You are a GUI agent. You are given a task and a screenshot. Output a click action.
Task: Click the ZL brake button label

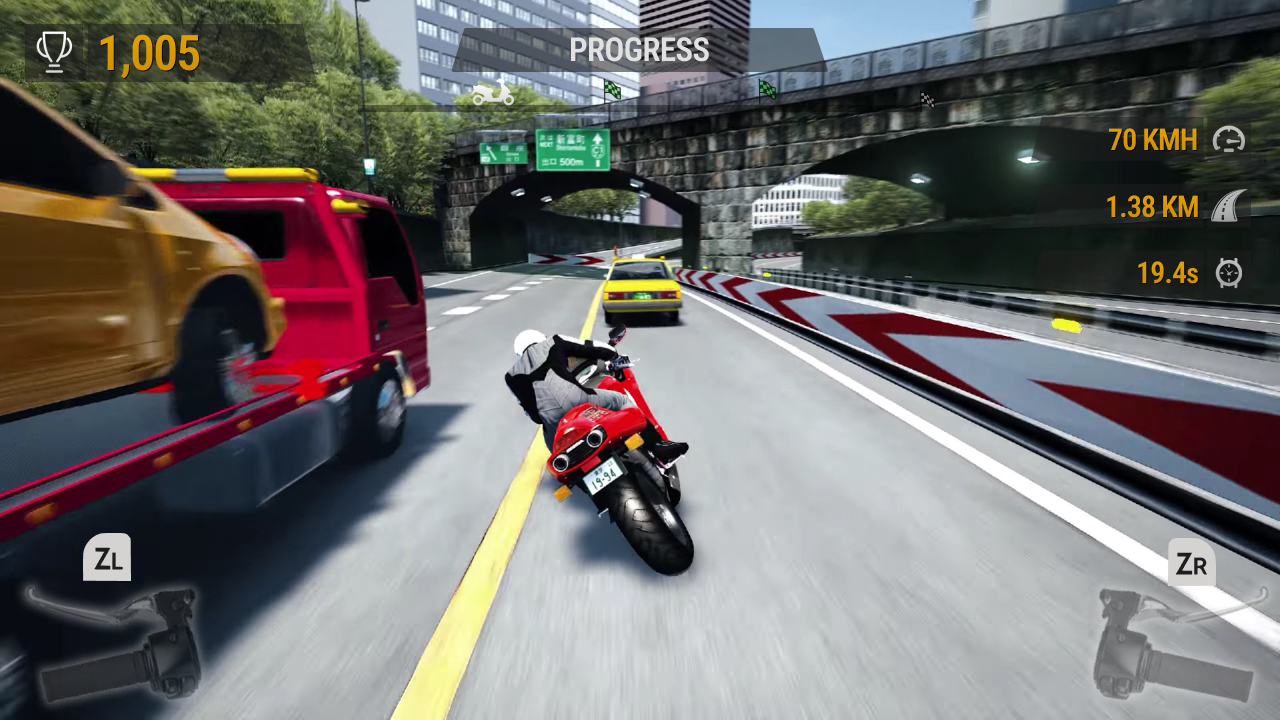click(108, 558)
